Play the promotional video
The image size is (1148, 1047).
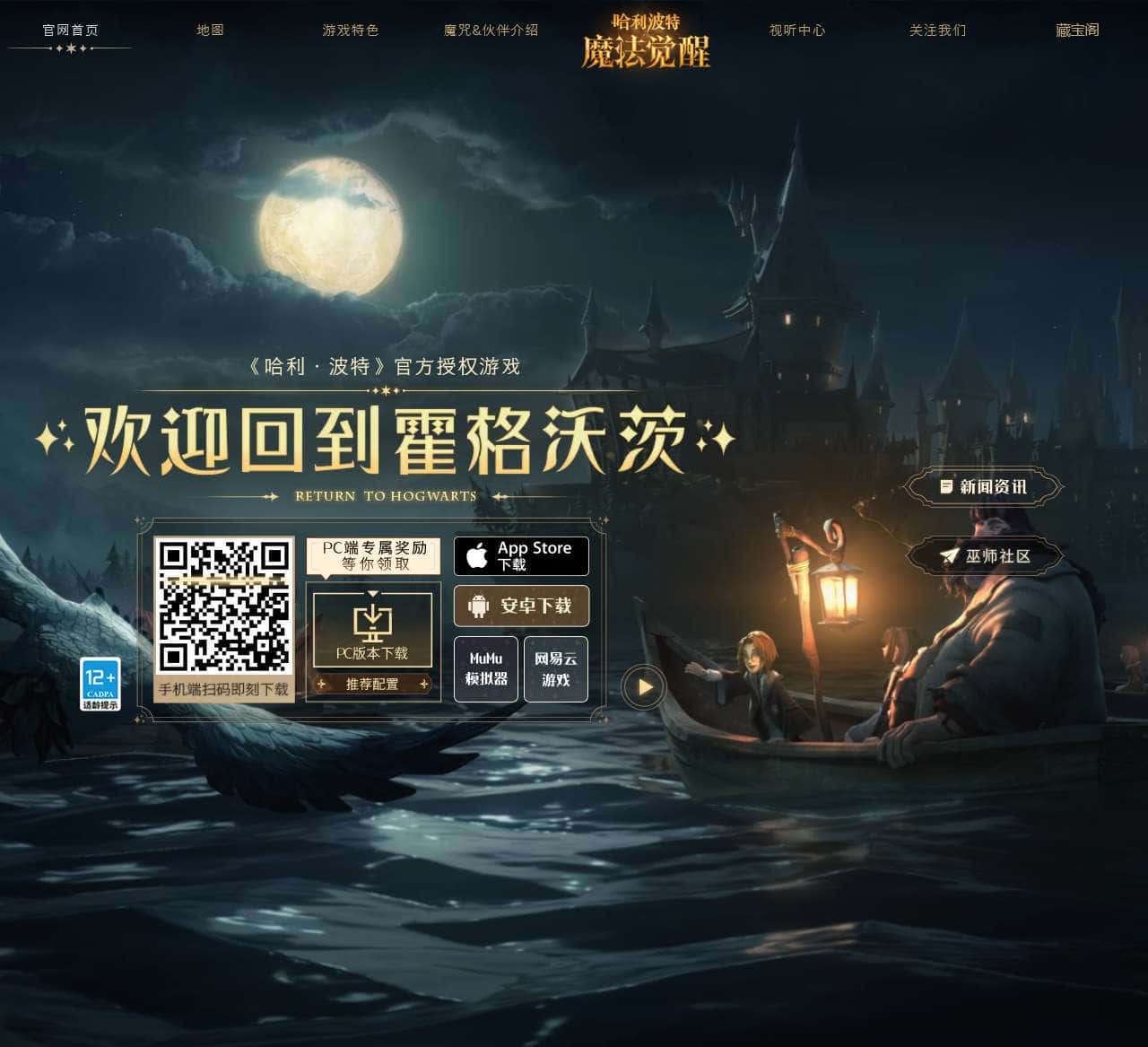pyautogui.click(x=643, y=686)
